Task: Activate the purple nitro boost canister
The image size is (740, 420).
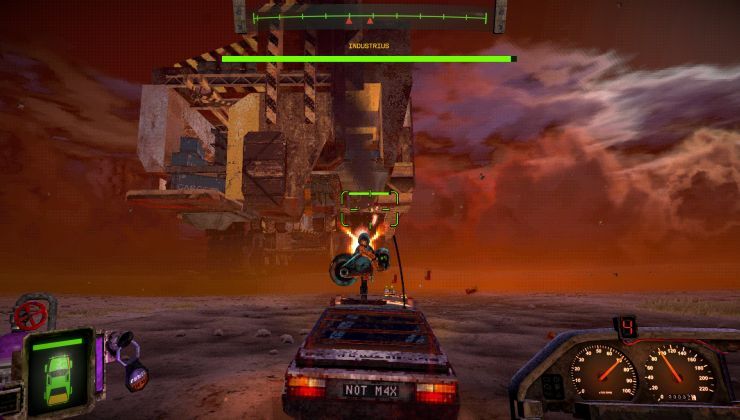Action: pyautogui.click(x=136, y=376)
